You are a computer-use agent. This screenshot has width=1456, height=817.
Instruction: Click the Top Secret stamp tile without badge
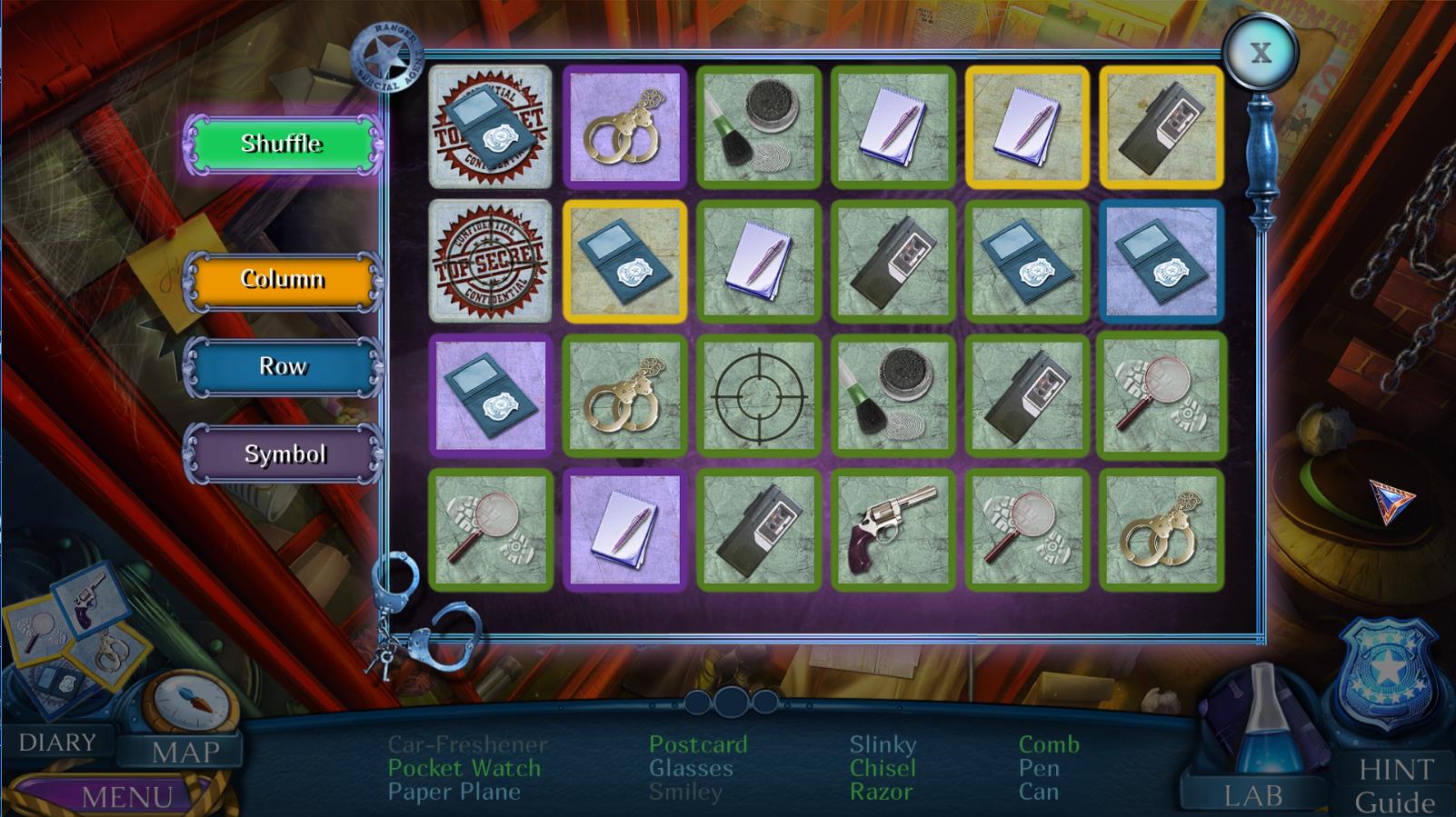[490, 261]
